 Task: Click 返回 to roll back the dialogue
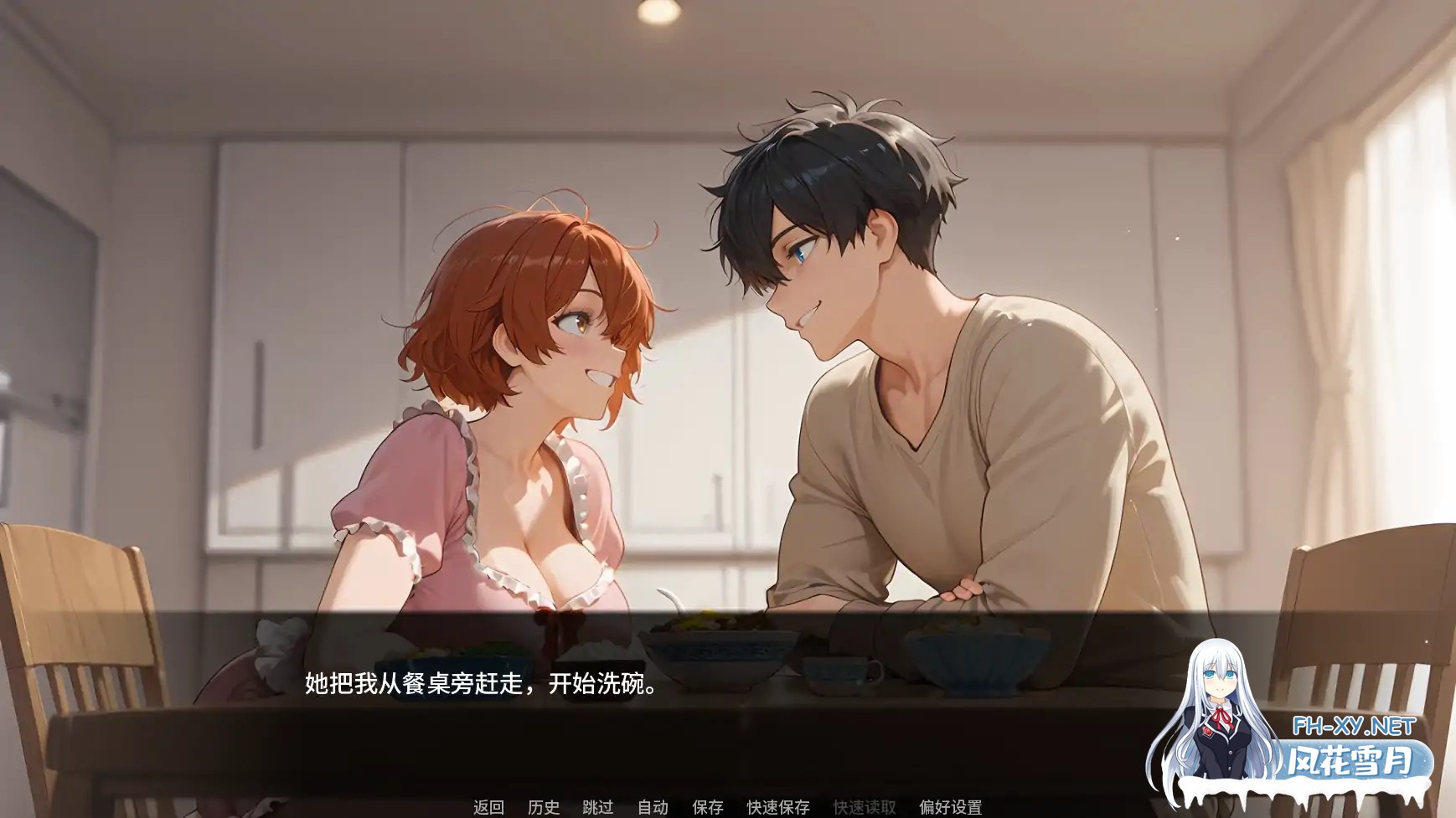487,809
